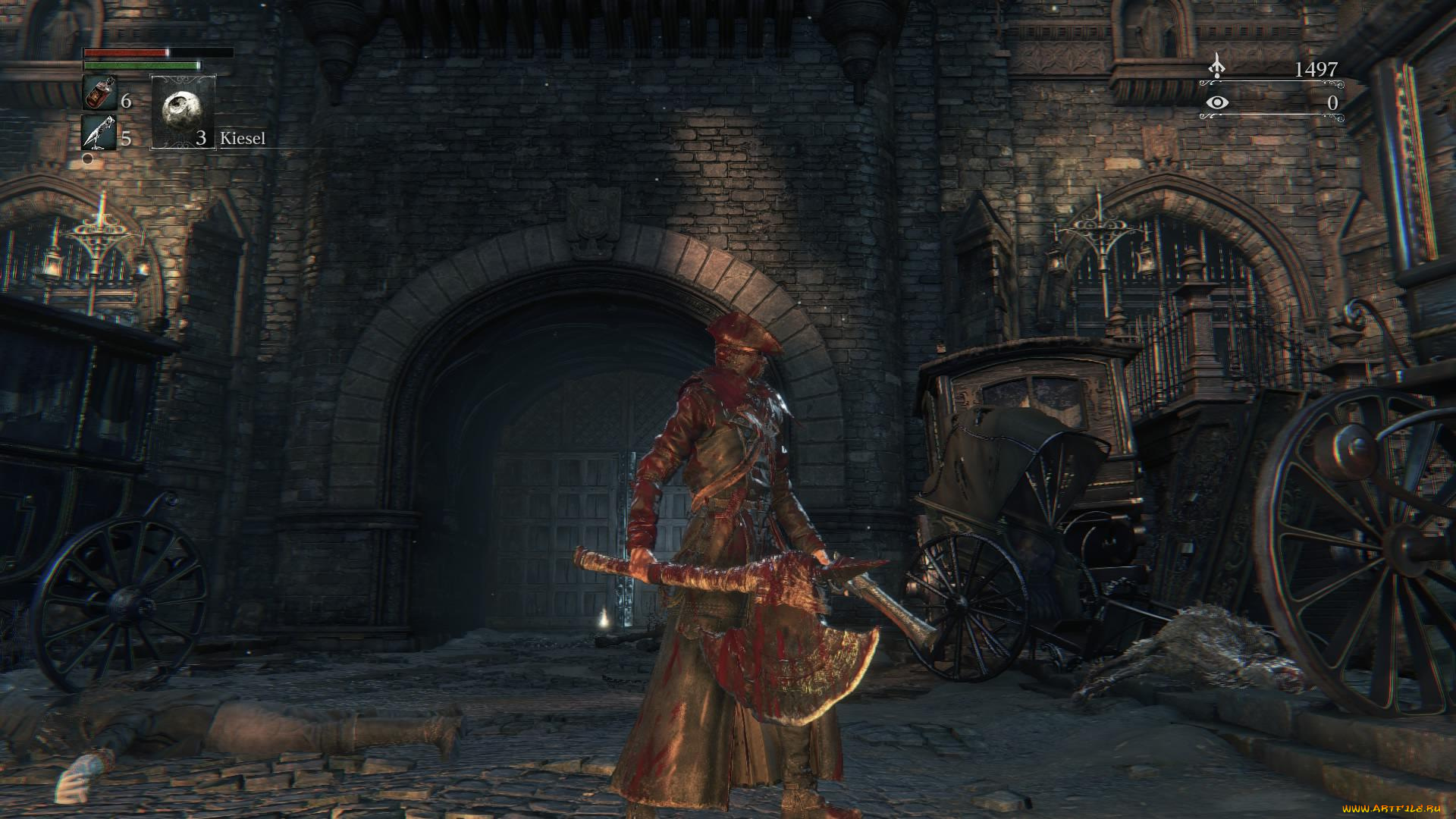Screen dimensions: 1456x819
Task: Click the red health bar
Action: (x=126, y=54)
